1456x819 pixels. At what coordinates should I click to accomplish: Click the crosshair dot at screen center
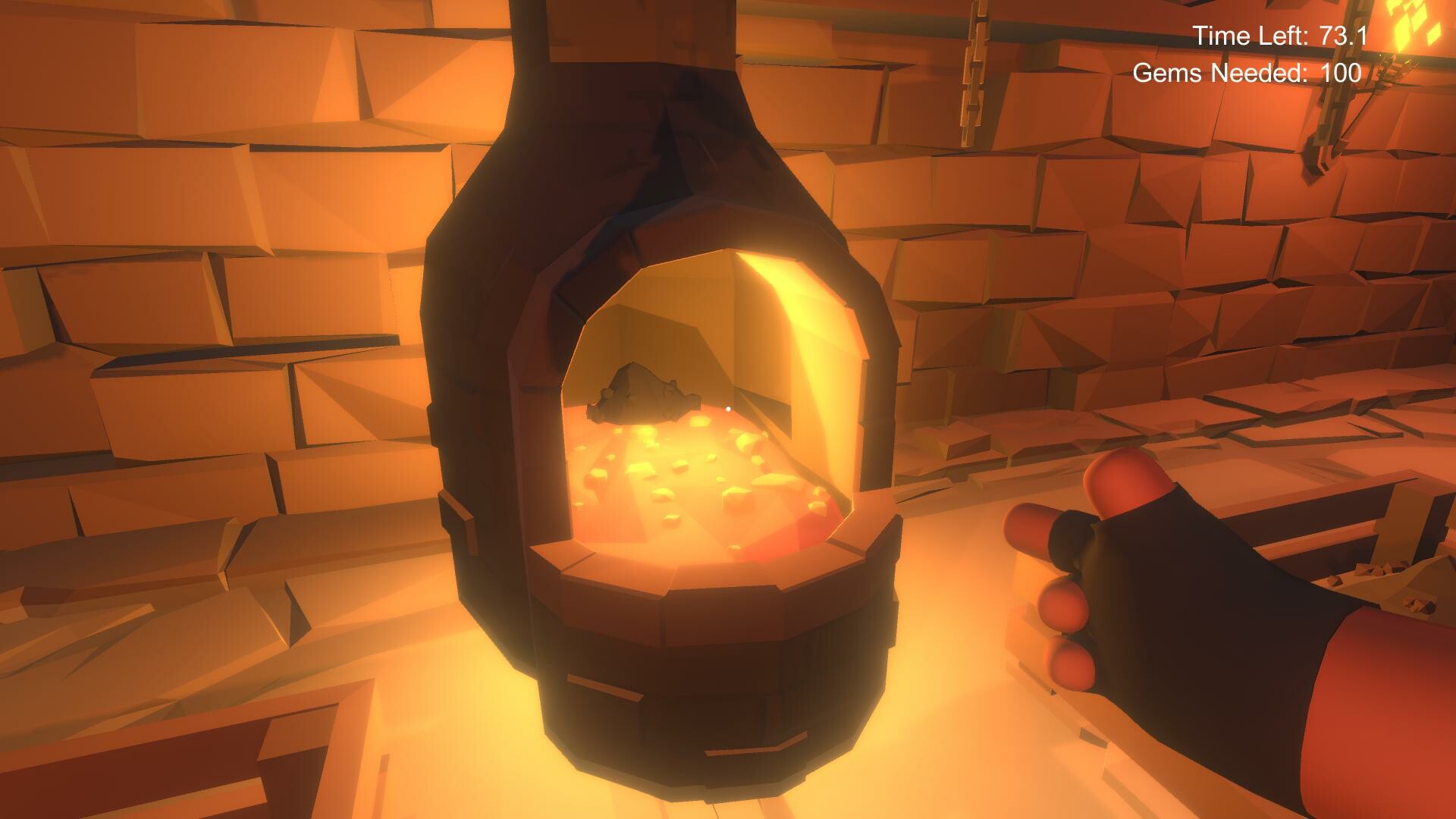(728, 409)
